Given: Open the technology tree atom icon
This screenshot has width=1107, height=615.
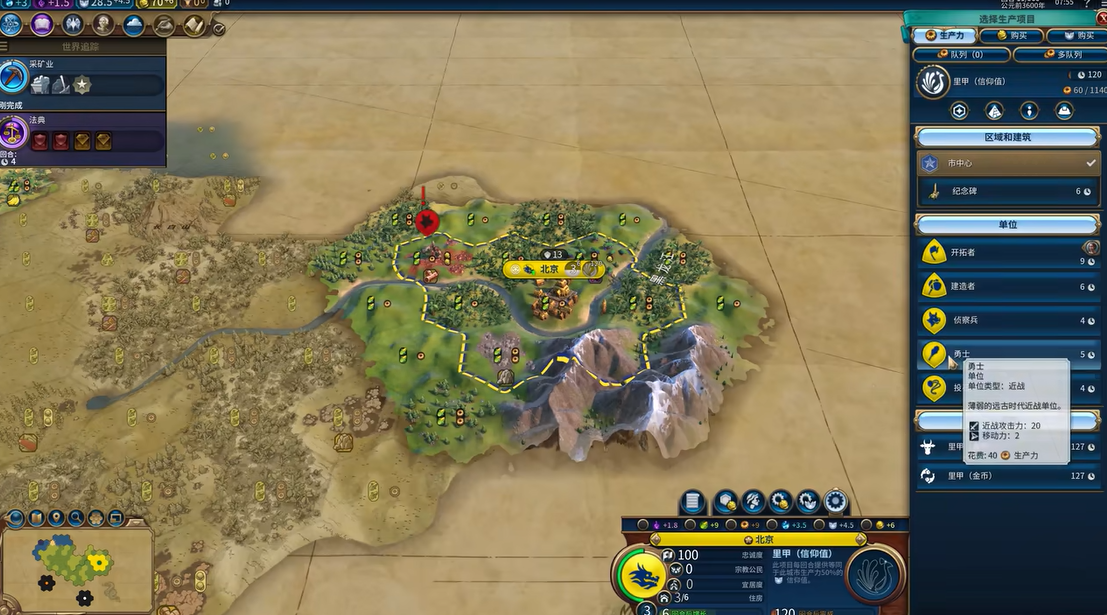Looking at the screenshot, I should tap(13, 24).
